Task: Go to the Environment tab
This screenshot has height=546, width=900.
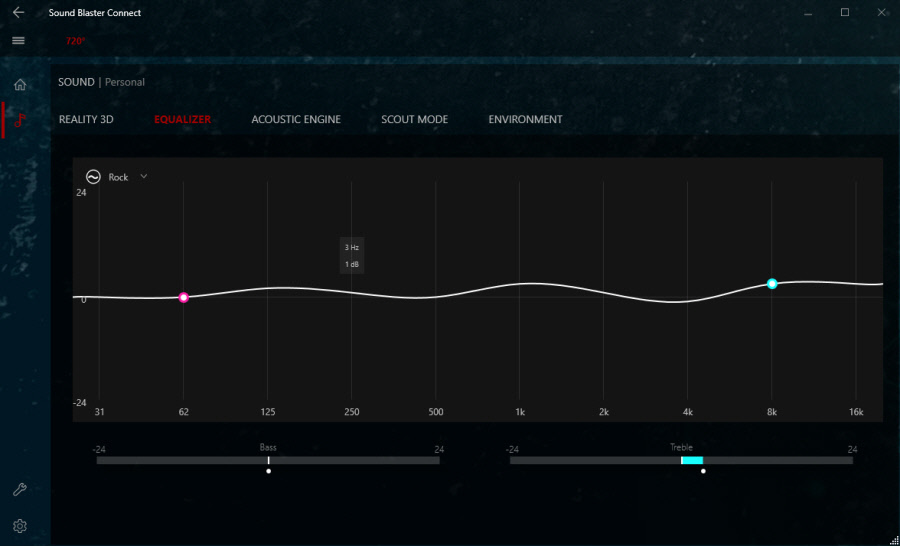Action: [x=525, y=120]
